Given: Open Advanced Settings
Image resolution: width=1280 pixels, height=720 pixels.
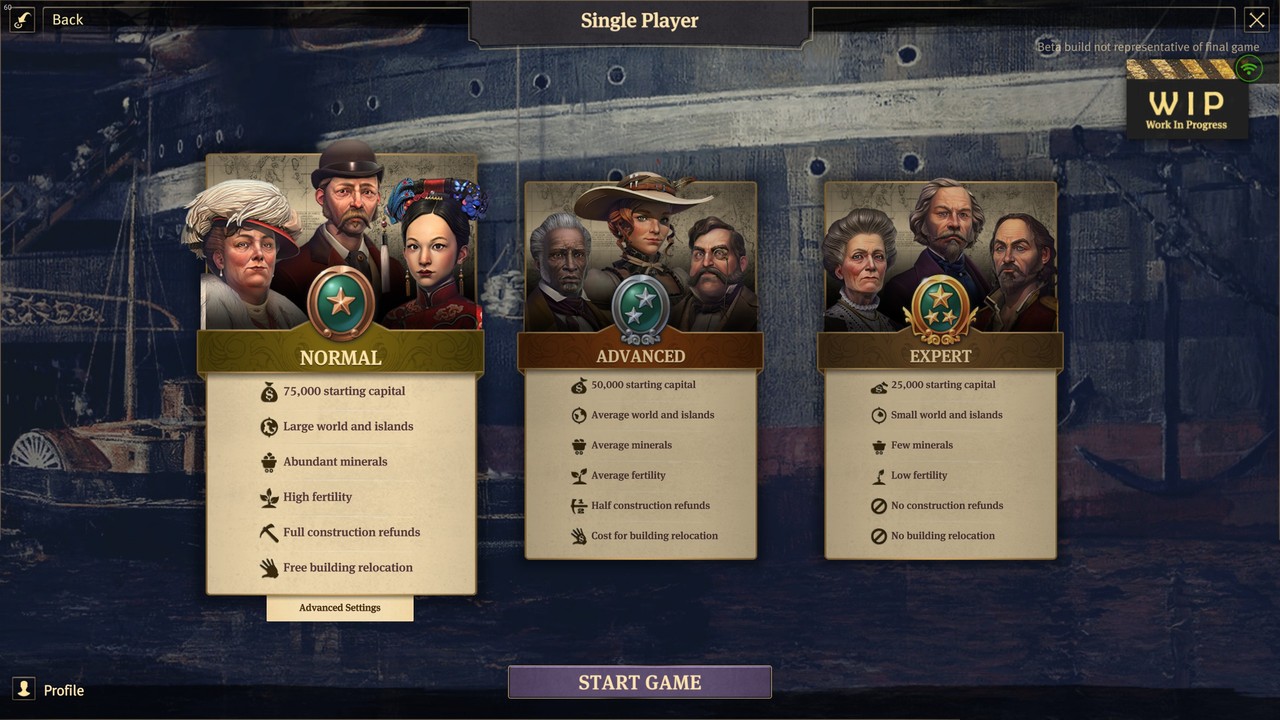Looking at the screenshot, I should point(340,608).
